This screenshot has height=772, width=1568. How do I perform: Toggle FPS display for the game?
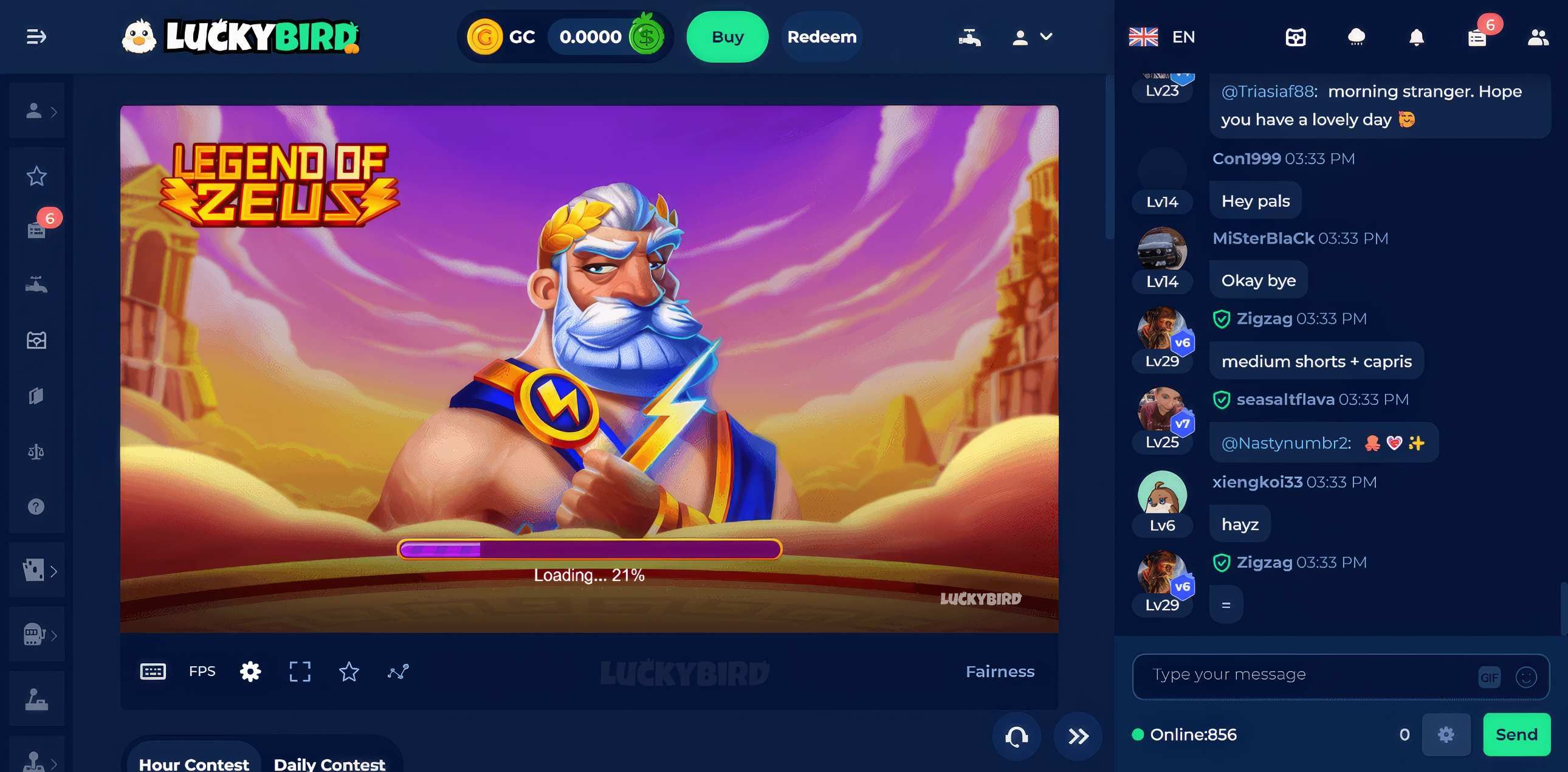[202, 671]
